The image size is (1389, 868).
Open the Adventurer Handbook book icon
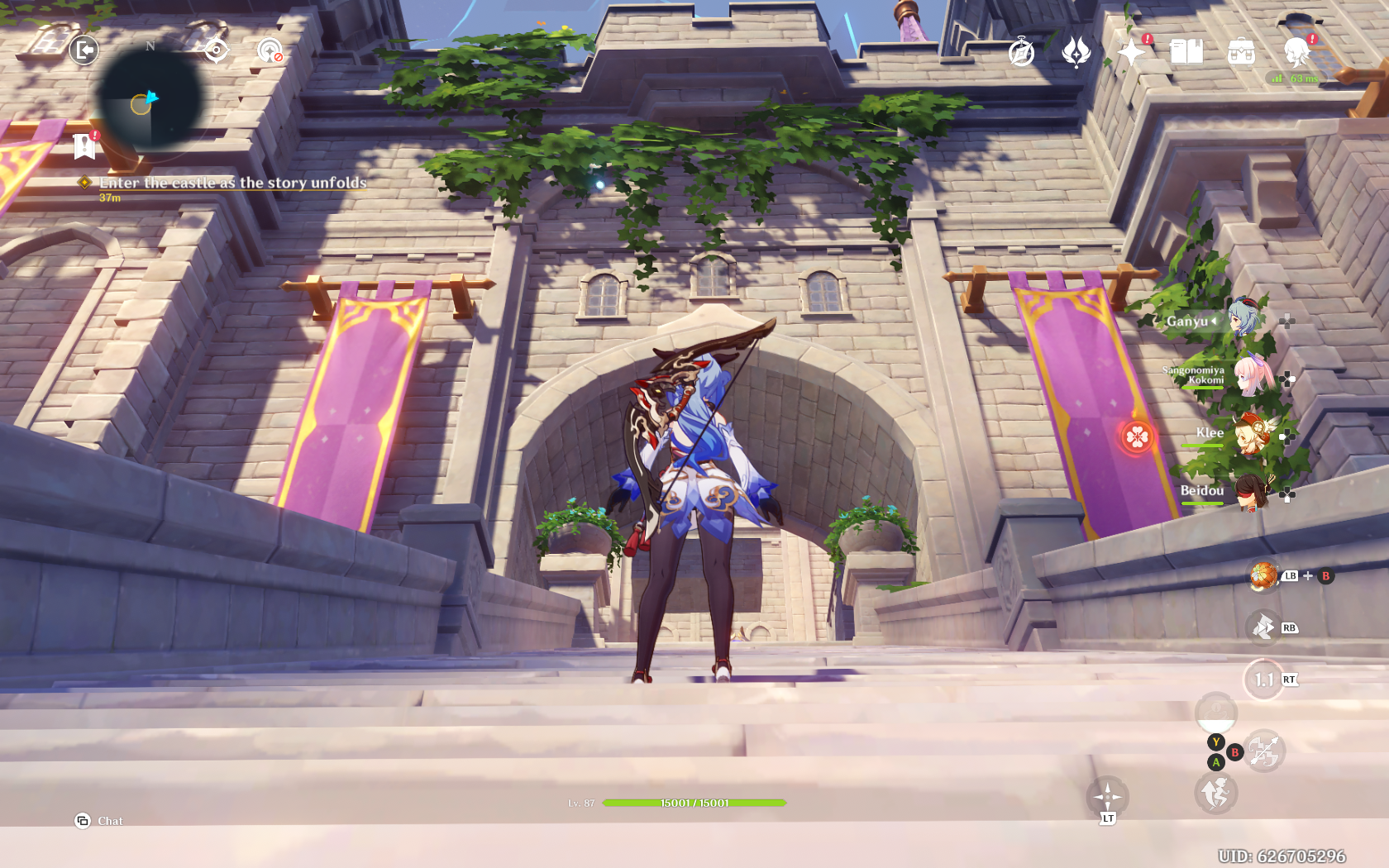[1186, 52]
